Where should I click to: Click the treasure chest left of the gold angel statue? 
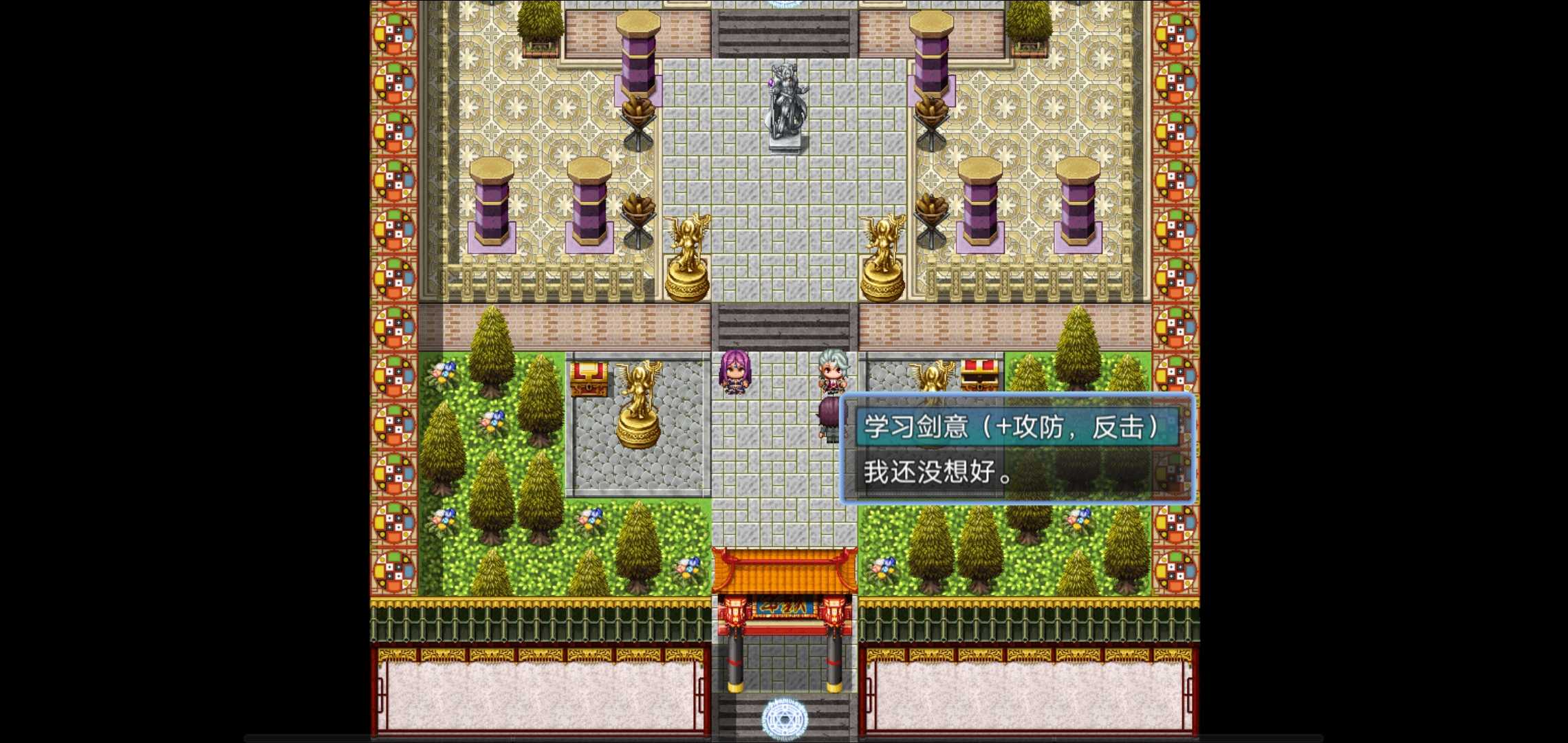[x=589, y=377]
